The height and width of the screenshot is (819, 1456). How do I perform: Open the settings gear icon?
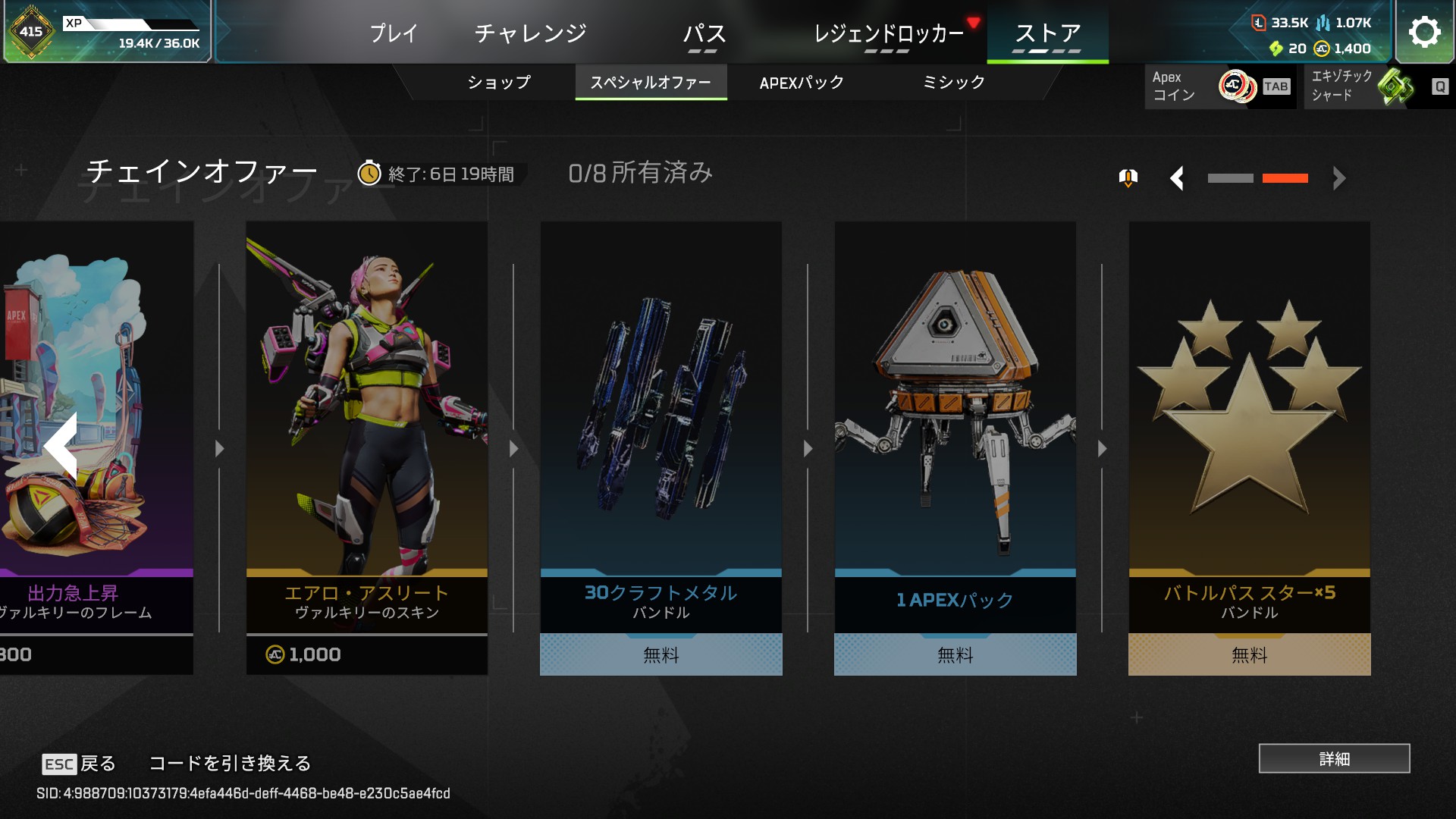(x=1424, y=32)
